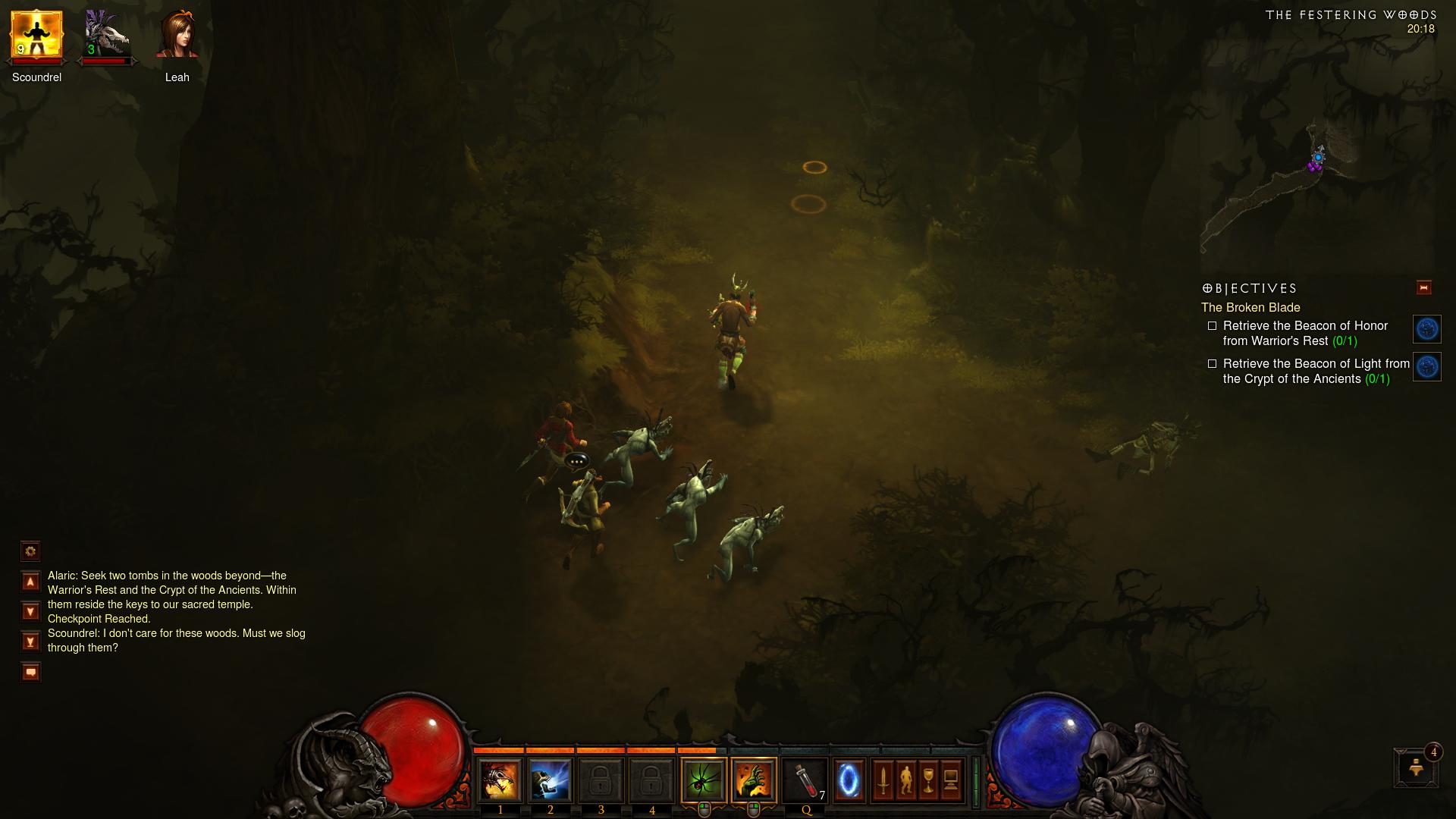Open the character inventory figure button
Viewport: 1456px width, 819px height.
905,780
